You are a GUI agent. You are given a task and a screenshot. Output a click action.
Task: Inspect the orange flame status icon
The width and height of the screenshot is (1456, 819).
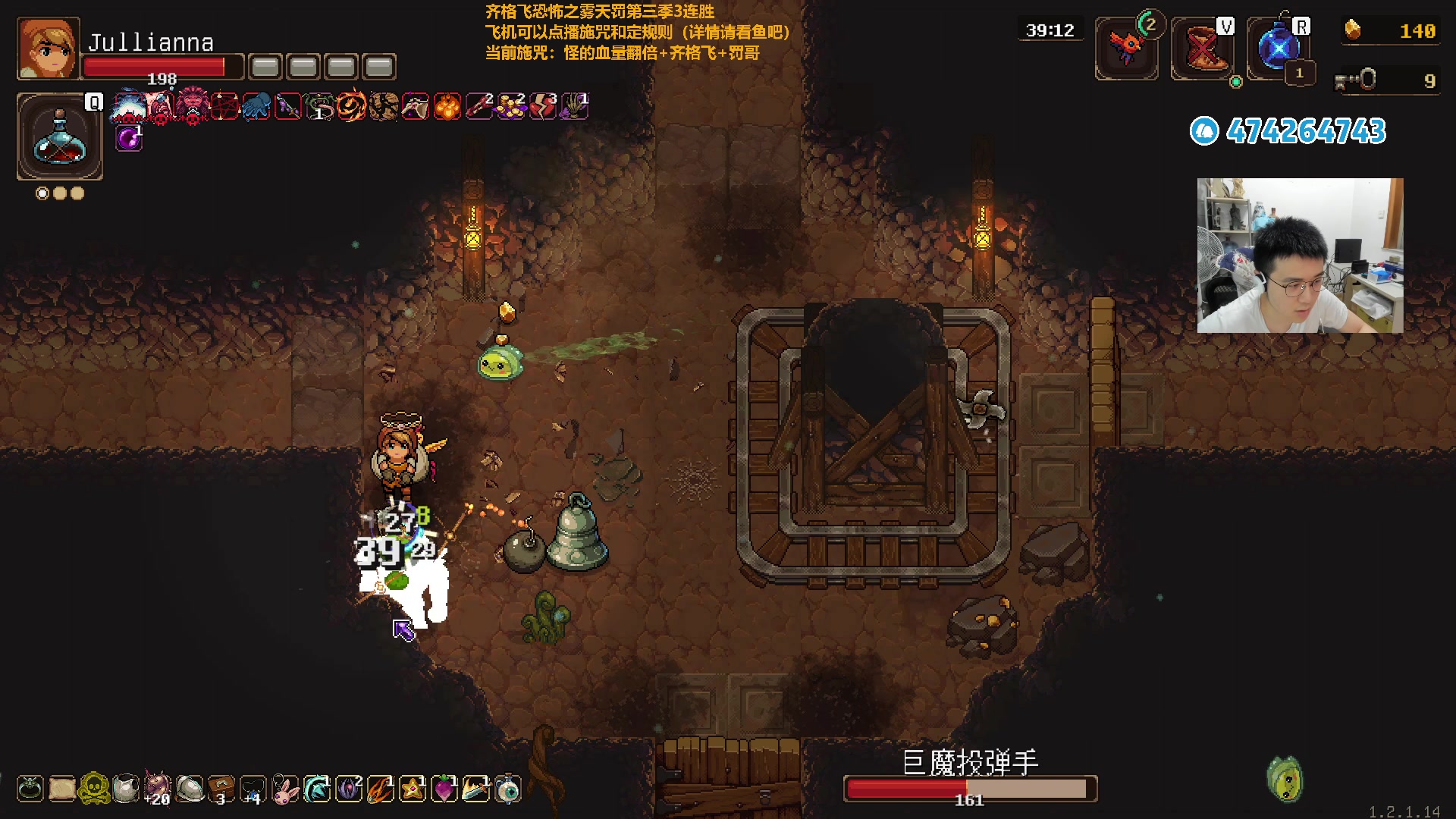coord(447,107)
